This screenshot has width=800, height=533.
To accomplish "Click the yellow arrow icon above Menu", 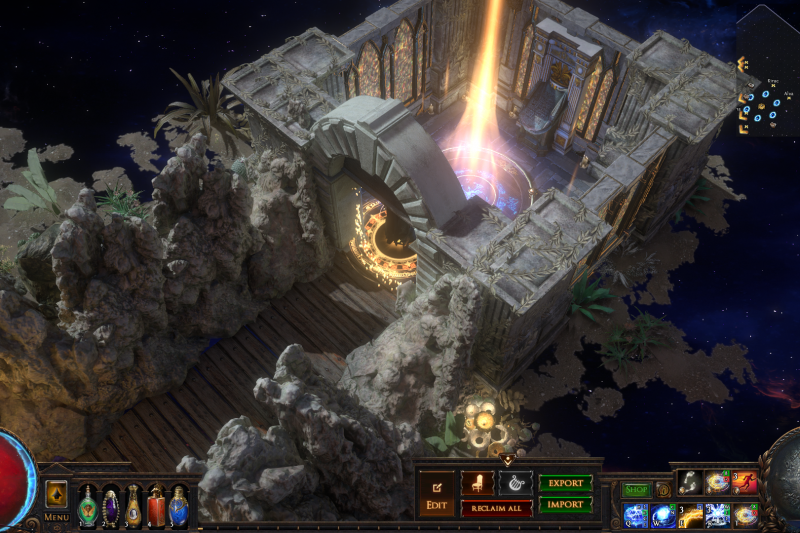I will pyautogui.click(x=56, y=494).
